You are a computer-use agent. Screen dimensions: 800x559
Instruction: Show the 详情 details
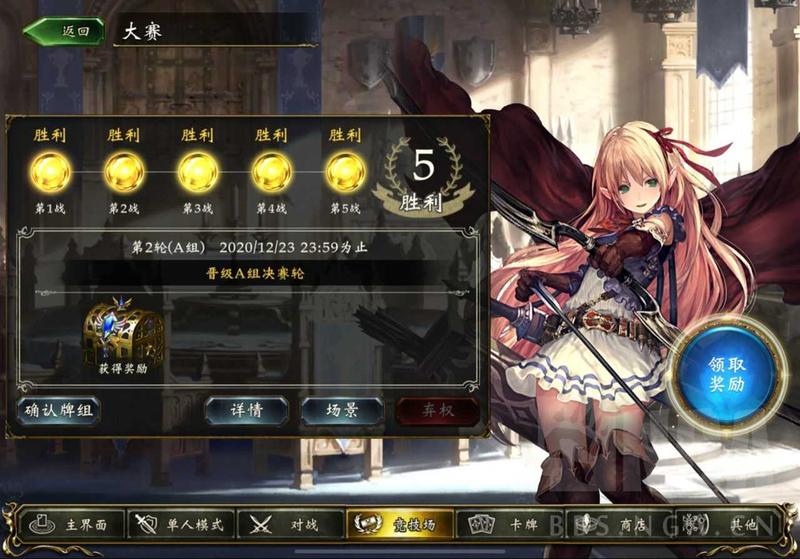tap(246, 410)
